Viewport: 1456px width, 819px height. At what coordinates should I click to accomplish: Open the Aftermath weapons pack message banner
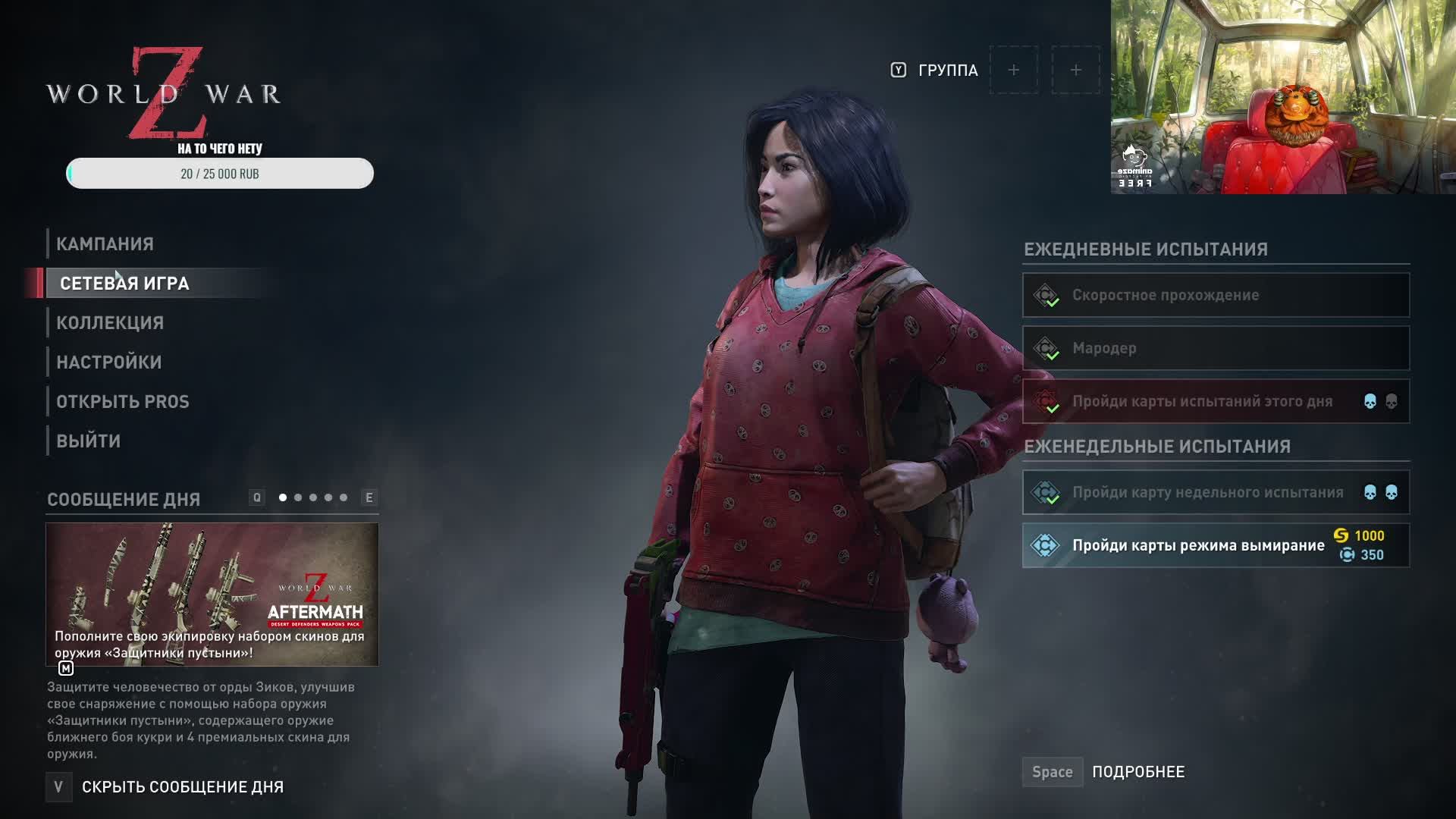(x=212, y=594)
